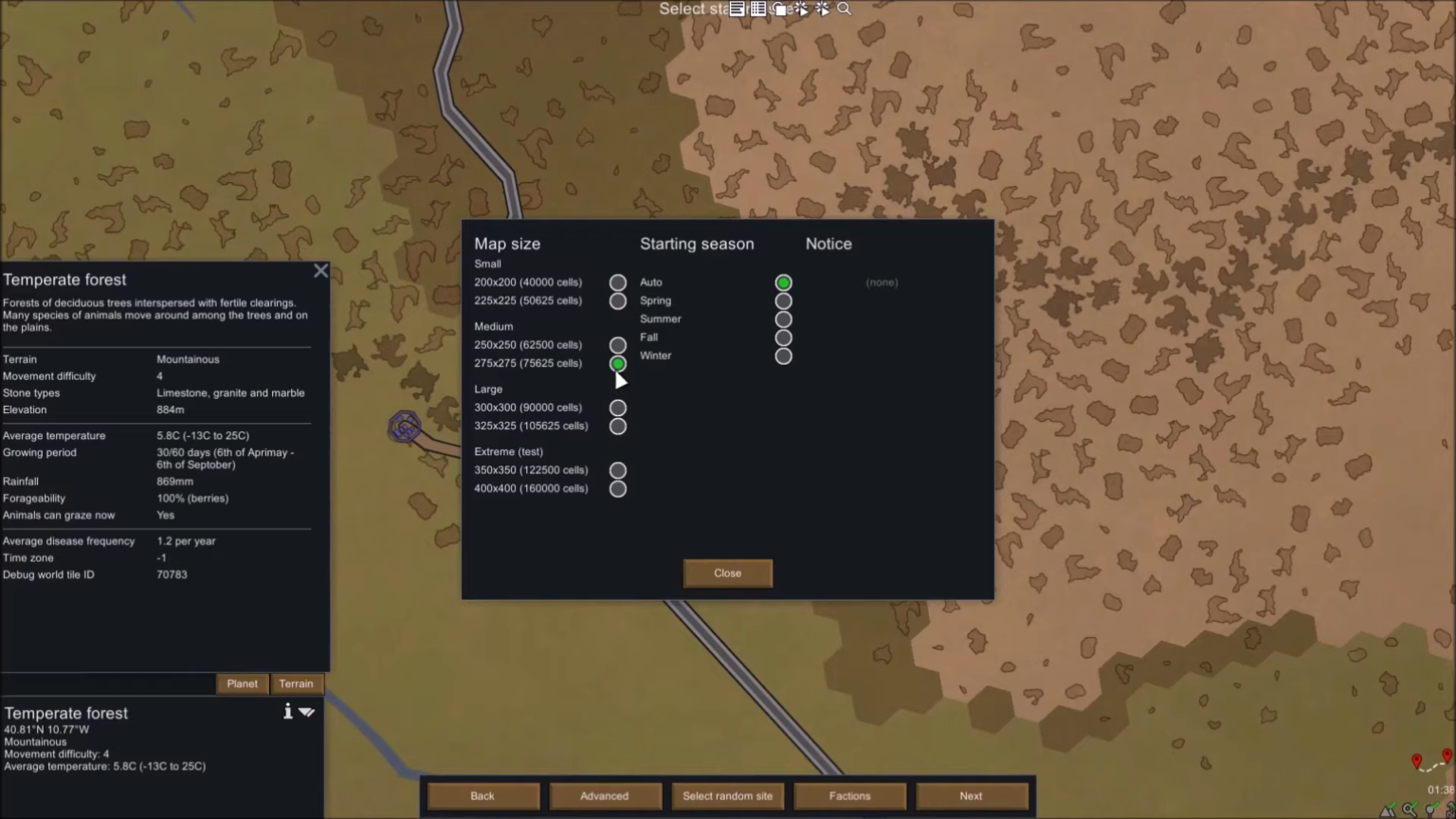Click the copy-style icon in the top toolbar
Image resolution: width=1456 pixels, height=819 pixels.
coord(779,9)
